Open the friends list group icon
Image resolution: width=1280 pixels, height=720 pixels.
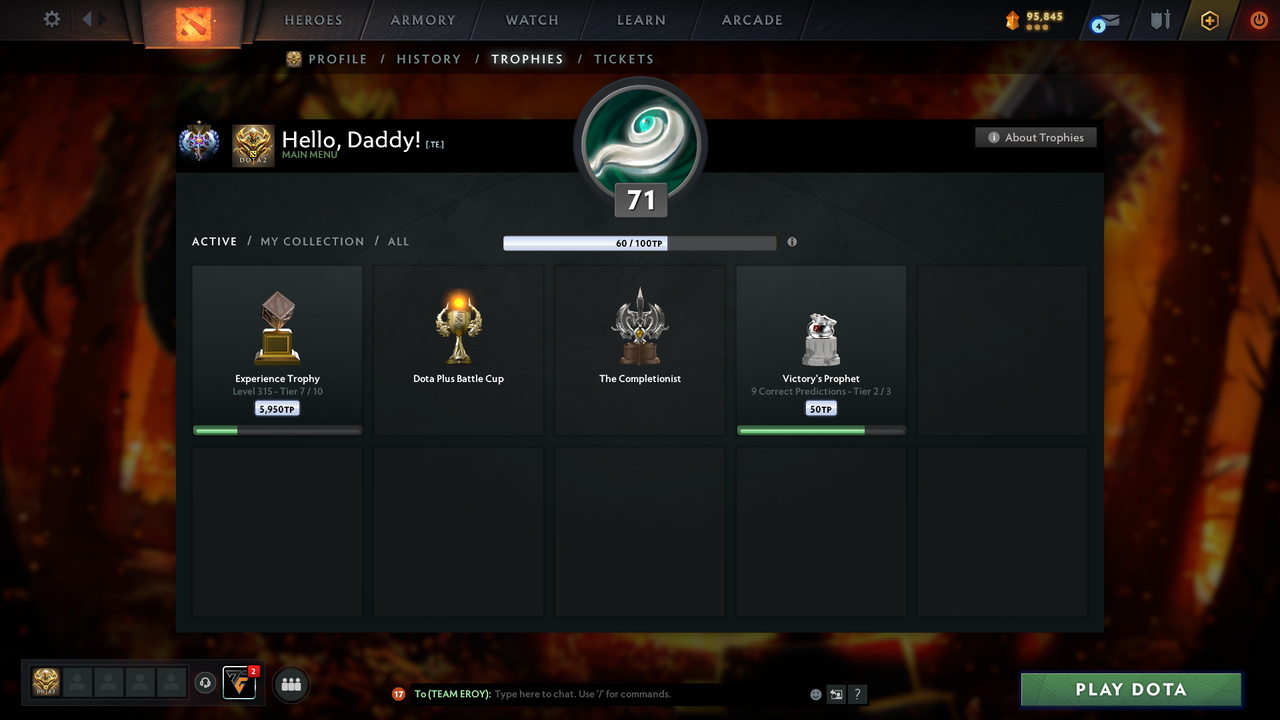pos(291,684)
